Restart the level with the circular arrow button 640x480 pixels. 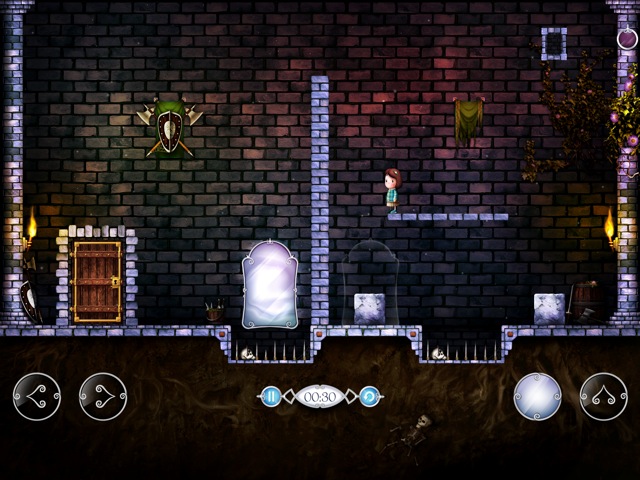(x=369, y=396)
